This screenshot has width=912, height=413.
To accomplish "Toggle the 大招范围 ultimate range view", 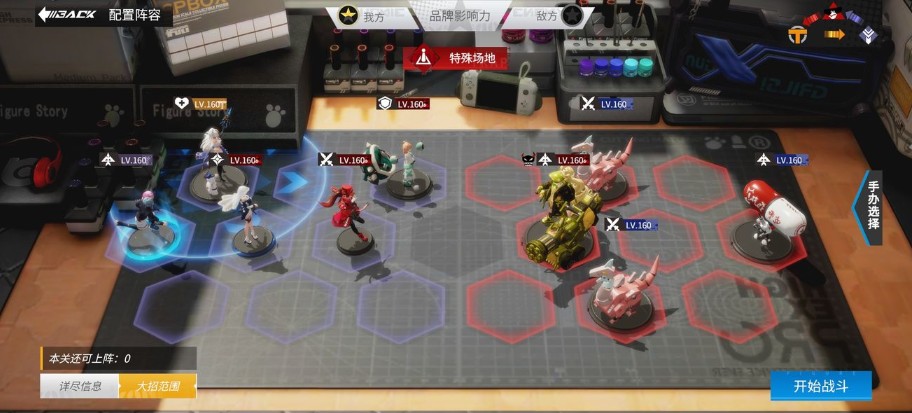I will tap(158, 385).
